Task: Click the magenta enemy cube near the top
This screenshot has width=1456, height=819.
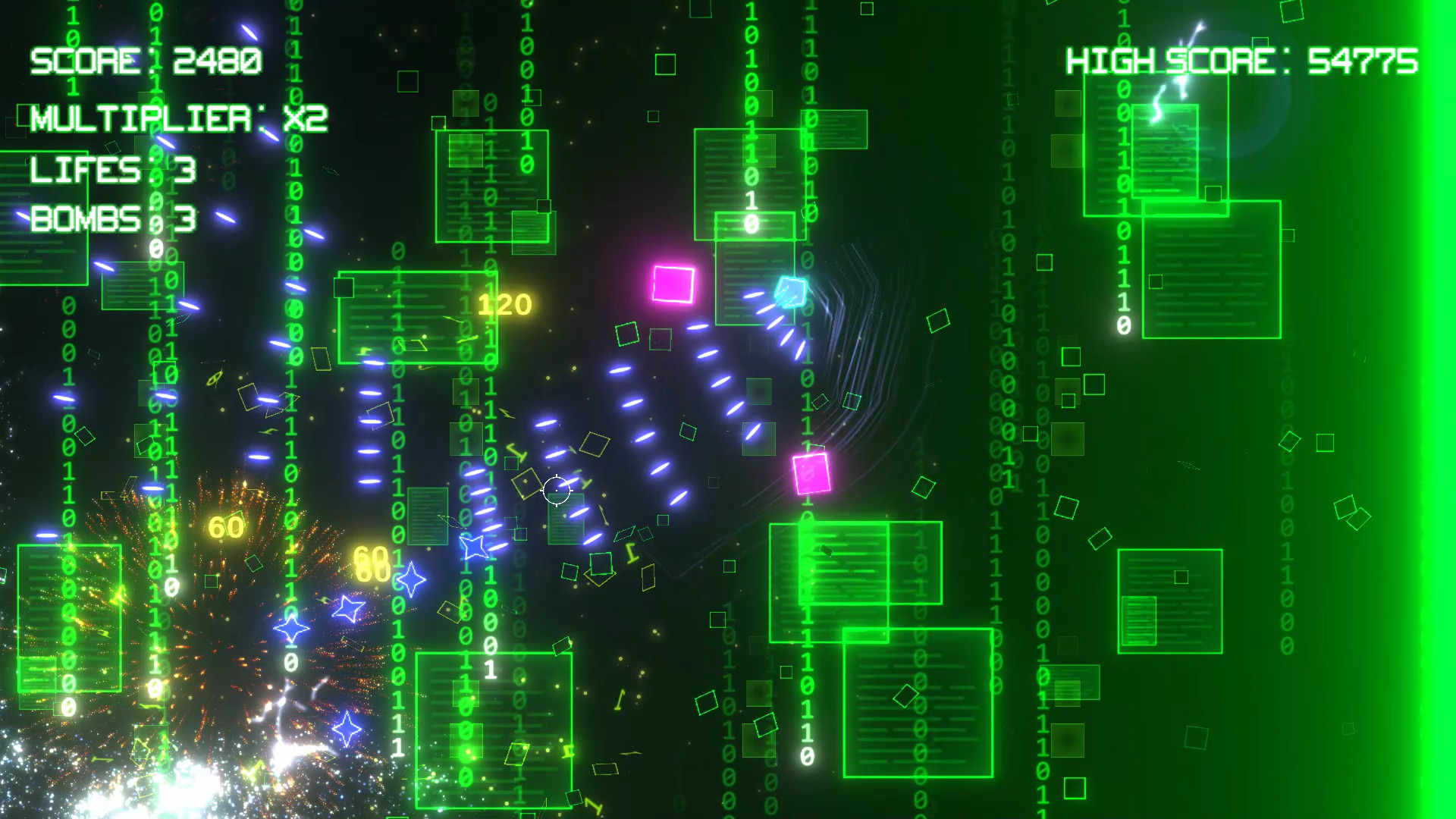Action: pyautogui.click(x=673, y=284)
